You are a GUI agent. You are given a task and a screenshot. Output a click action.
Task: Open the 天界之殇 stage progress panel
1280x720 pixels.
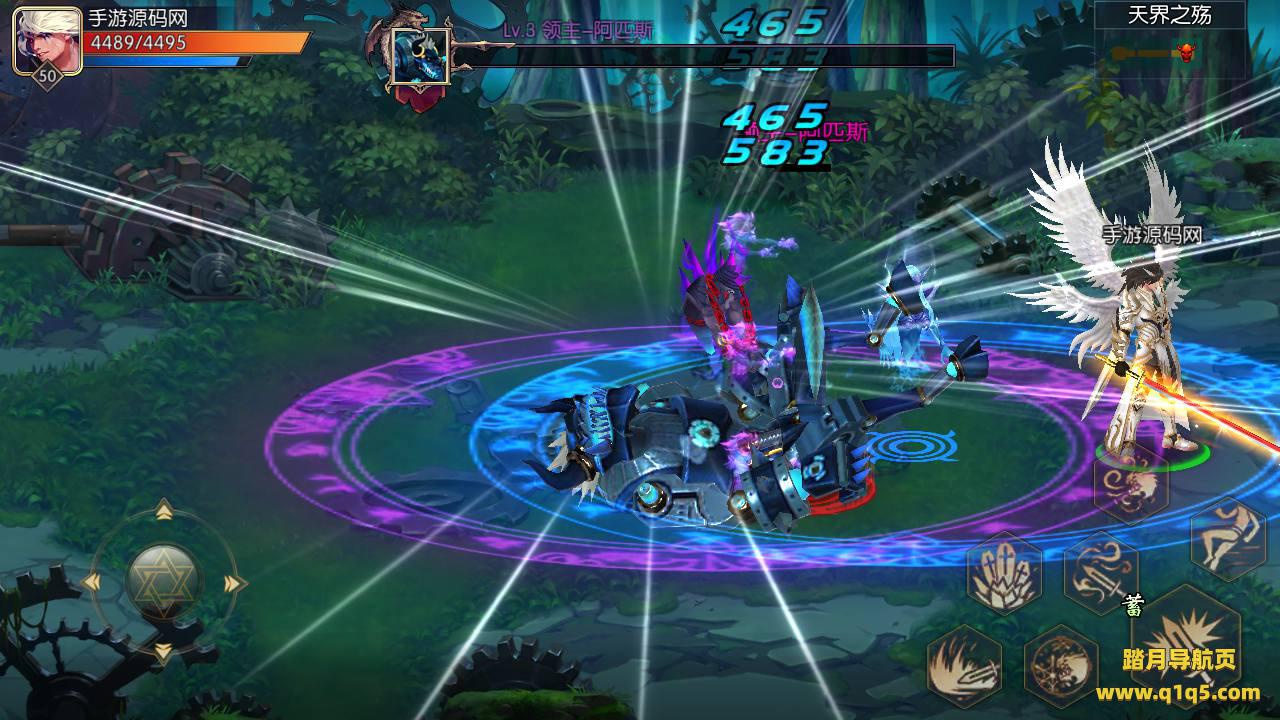point(1168,38)
